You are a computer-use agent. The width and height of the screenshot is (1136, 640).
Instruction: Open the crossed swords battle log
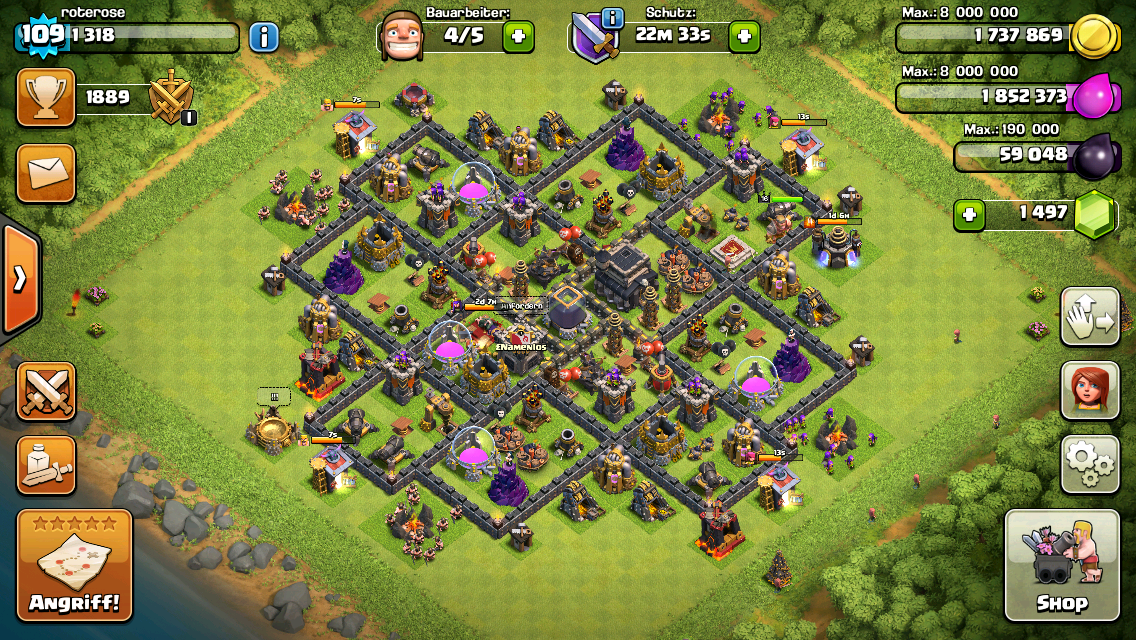click(x=46, y=390)
